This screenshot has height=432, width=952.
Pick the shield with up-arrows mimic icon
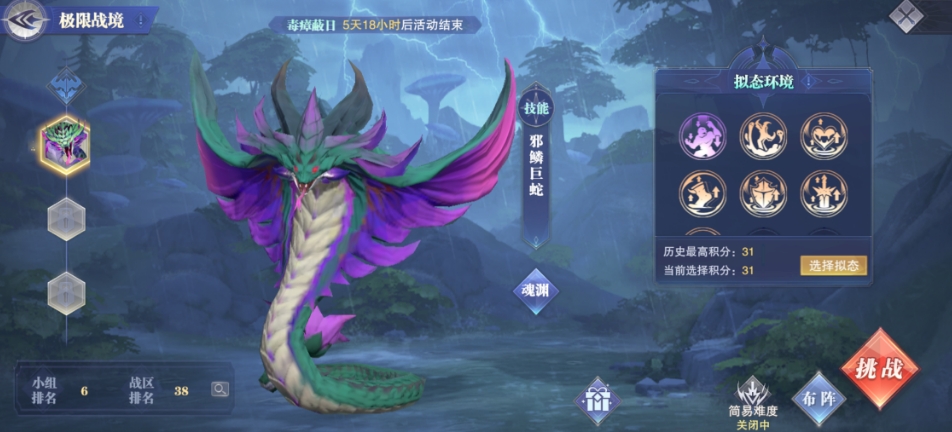click(x=763, y=193)
